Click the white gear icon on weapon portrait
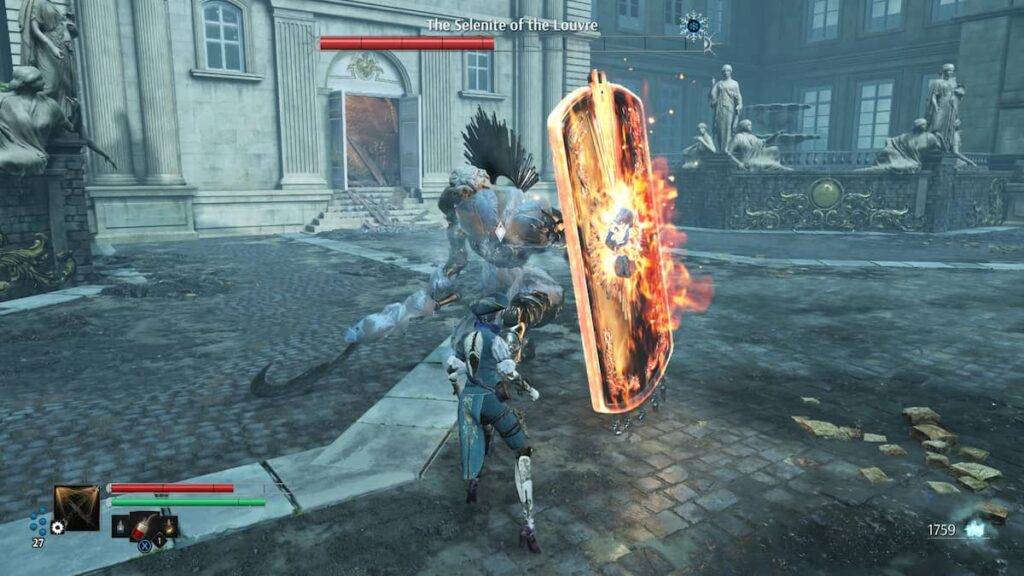The width and height of the screenshot is (1024, 576). tap(58, 527)
